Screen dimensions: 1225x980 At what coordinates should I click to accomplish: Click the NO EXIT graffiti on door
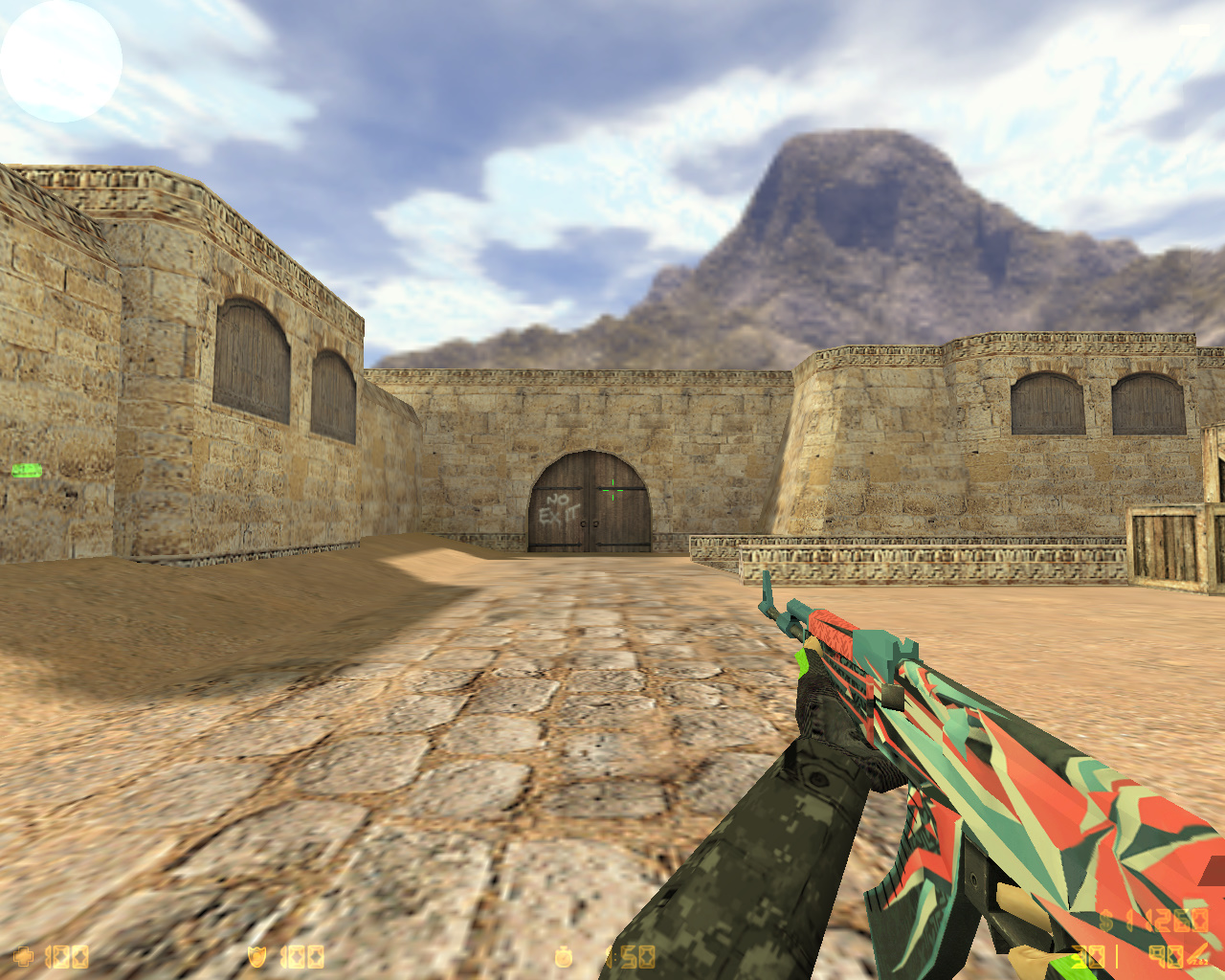click(558, 509)
